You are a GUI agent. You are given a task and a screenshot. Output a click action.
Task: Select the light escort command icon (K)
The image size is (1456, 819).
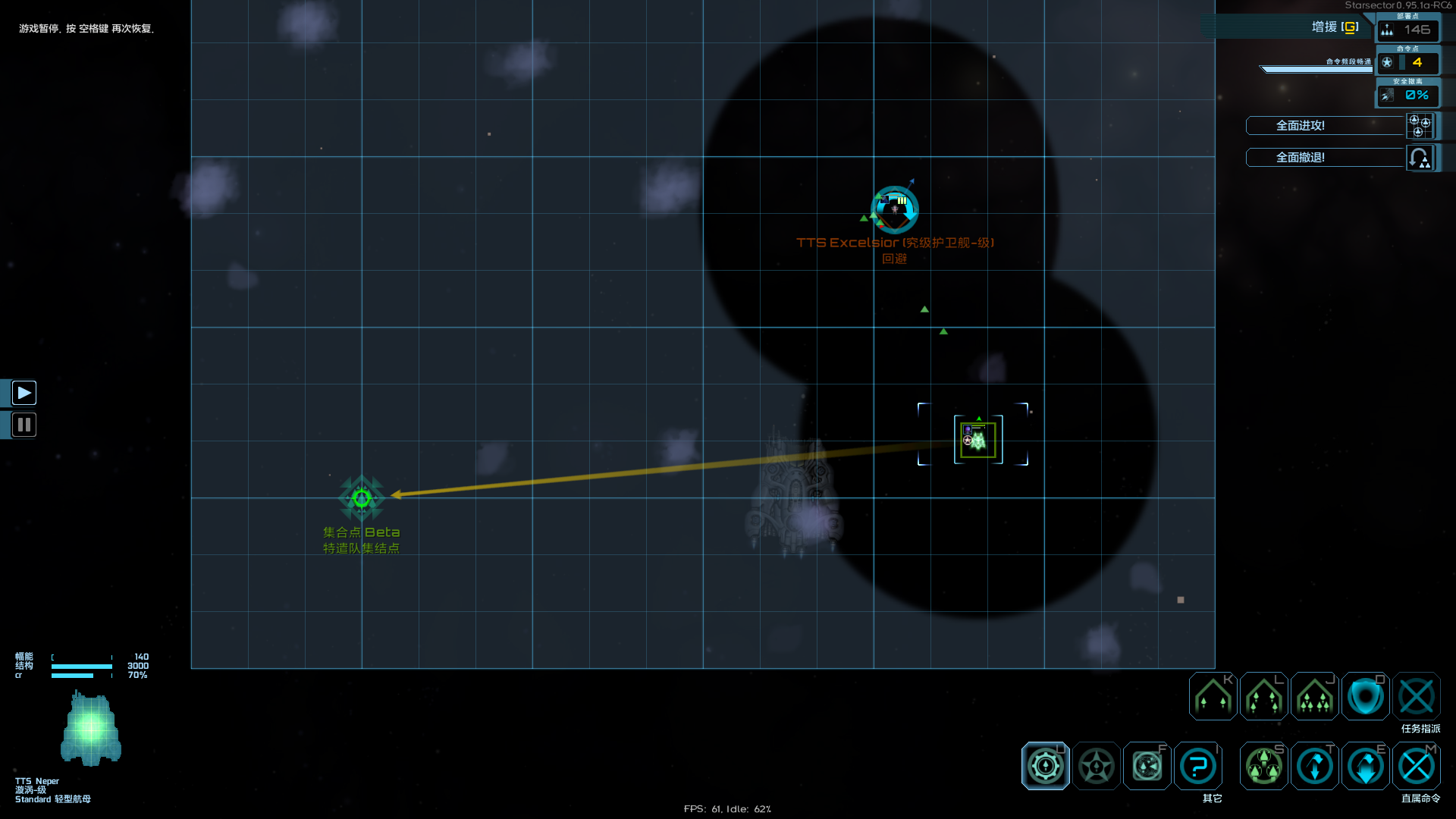point(1211,696)
